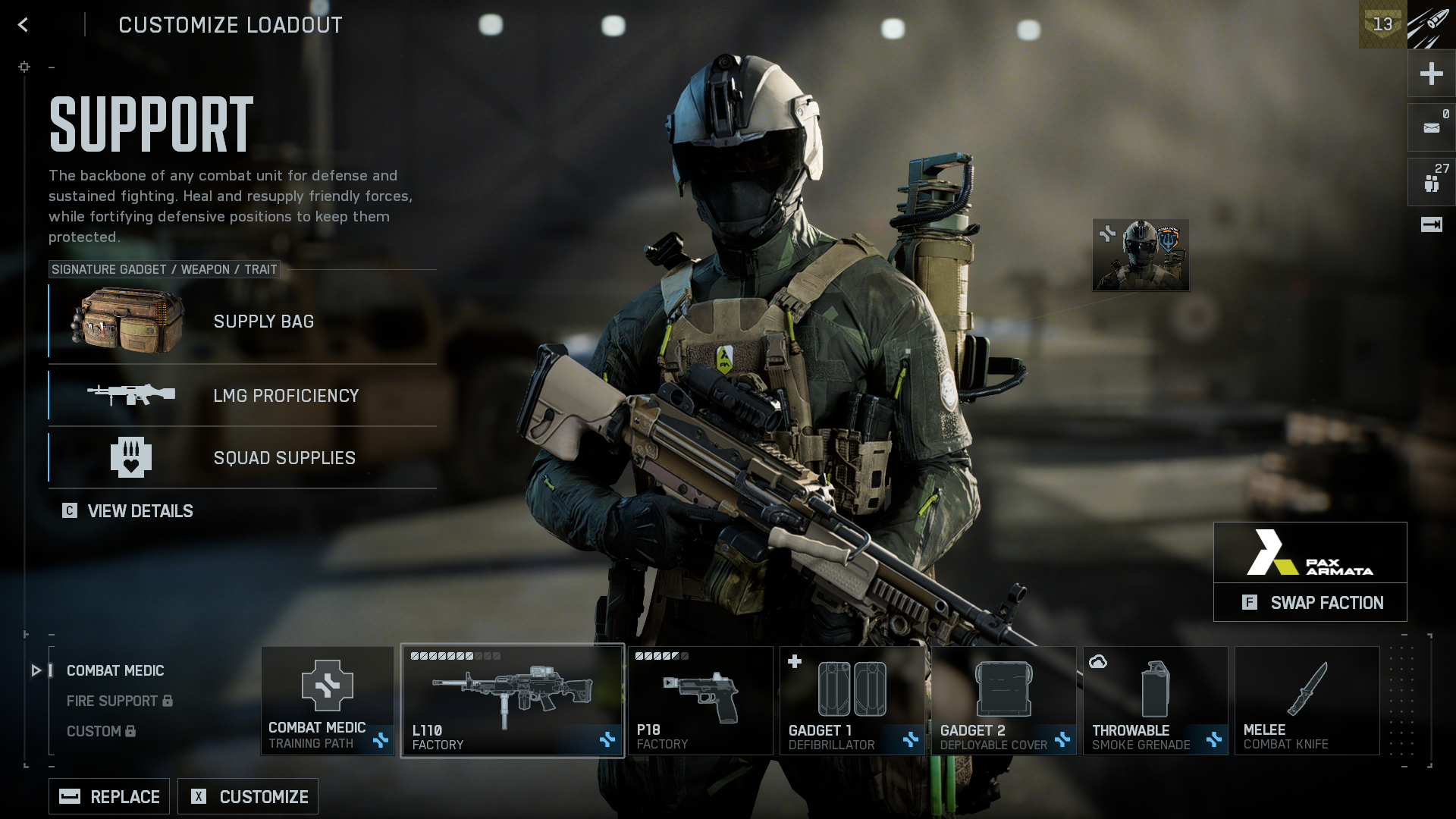
Task: Choose the P18 sidearm slot
Action: click(x=700, y=701)
